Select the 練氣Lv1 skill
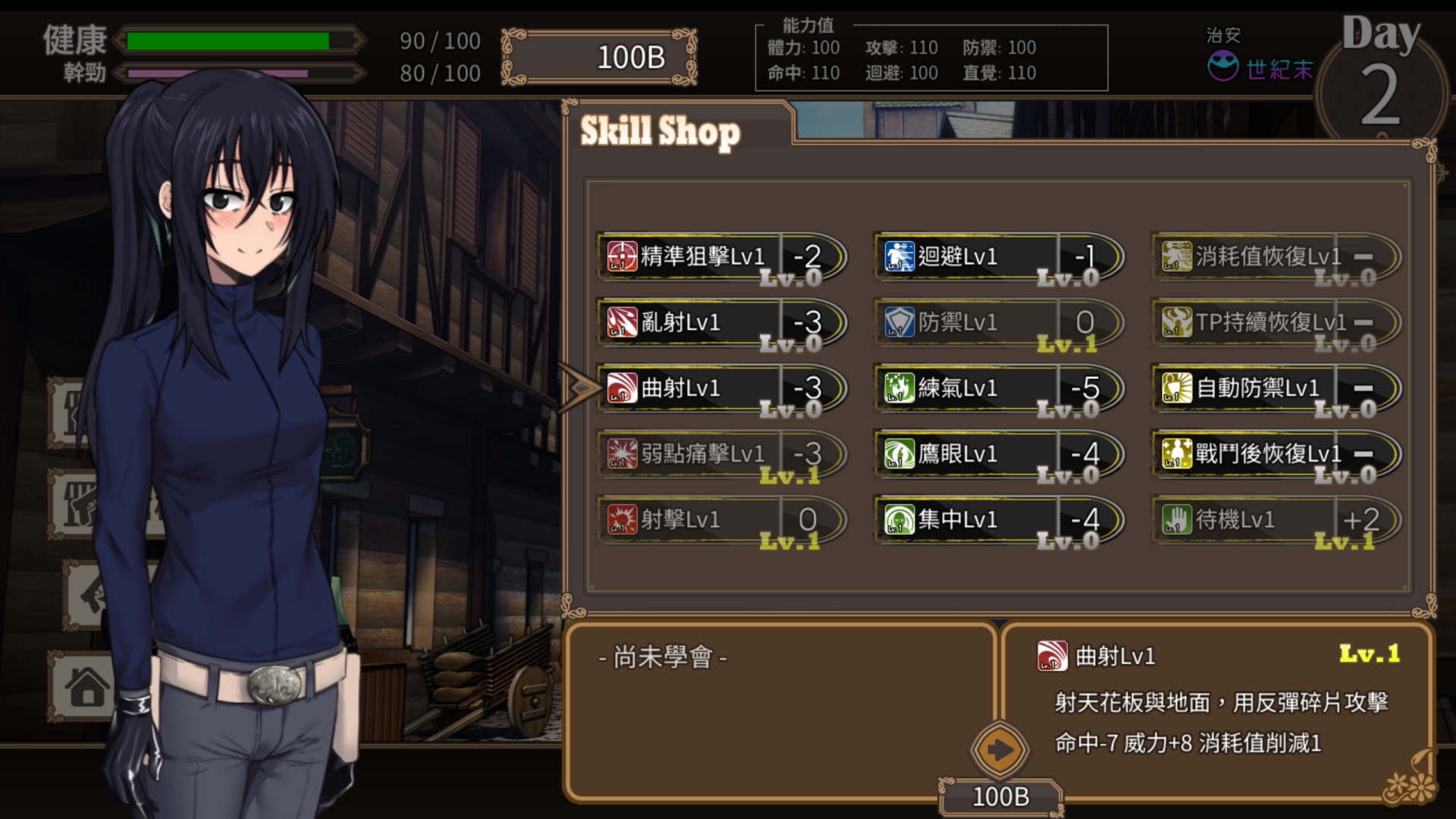This screenshot has width=1456, height=819. pos(997,389)
